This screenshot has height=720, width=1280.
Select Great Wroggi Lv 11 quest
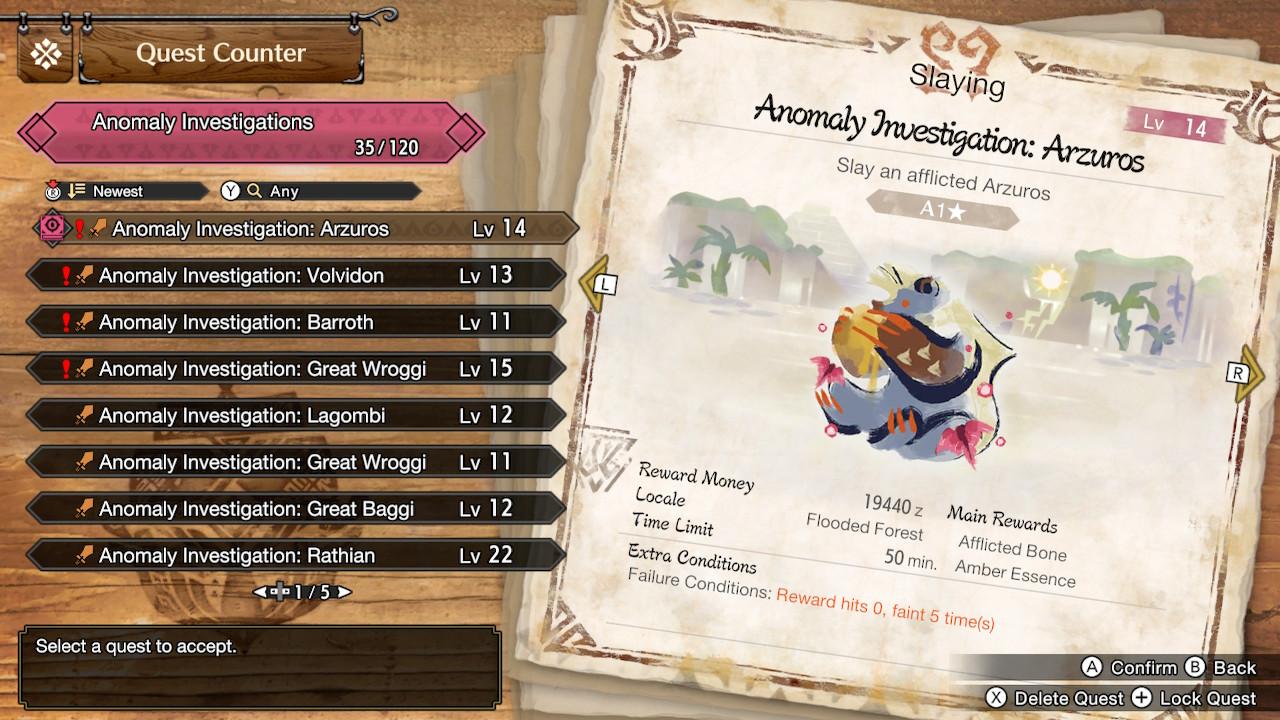(x=296, y=462)
